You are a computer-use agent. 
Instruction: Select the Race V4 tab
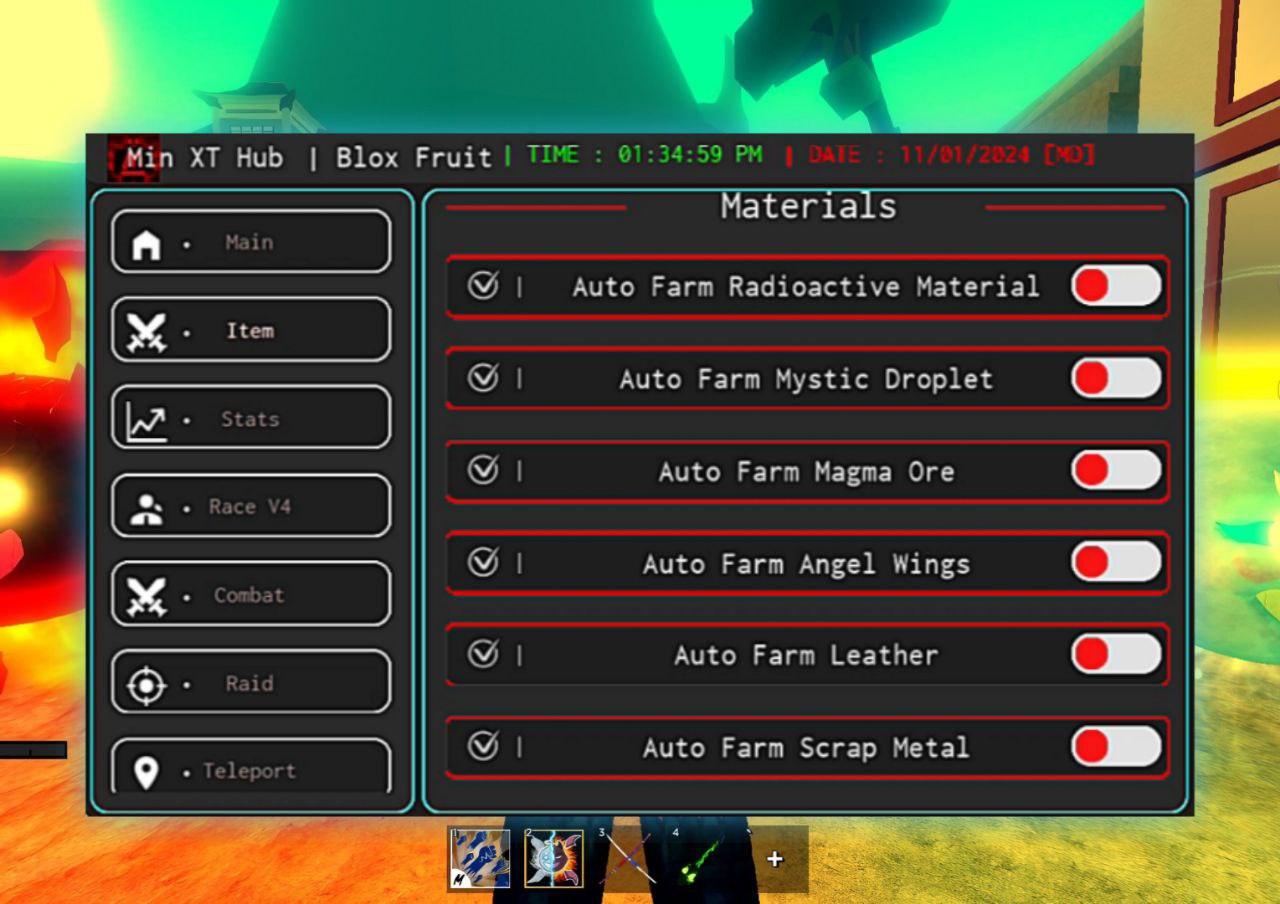[x=250, y=506]
